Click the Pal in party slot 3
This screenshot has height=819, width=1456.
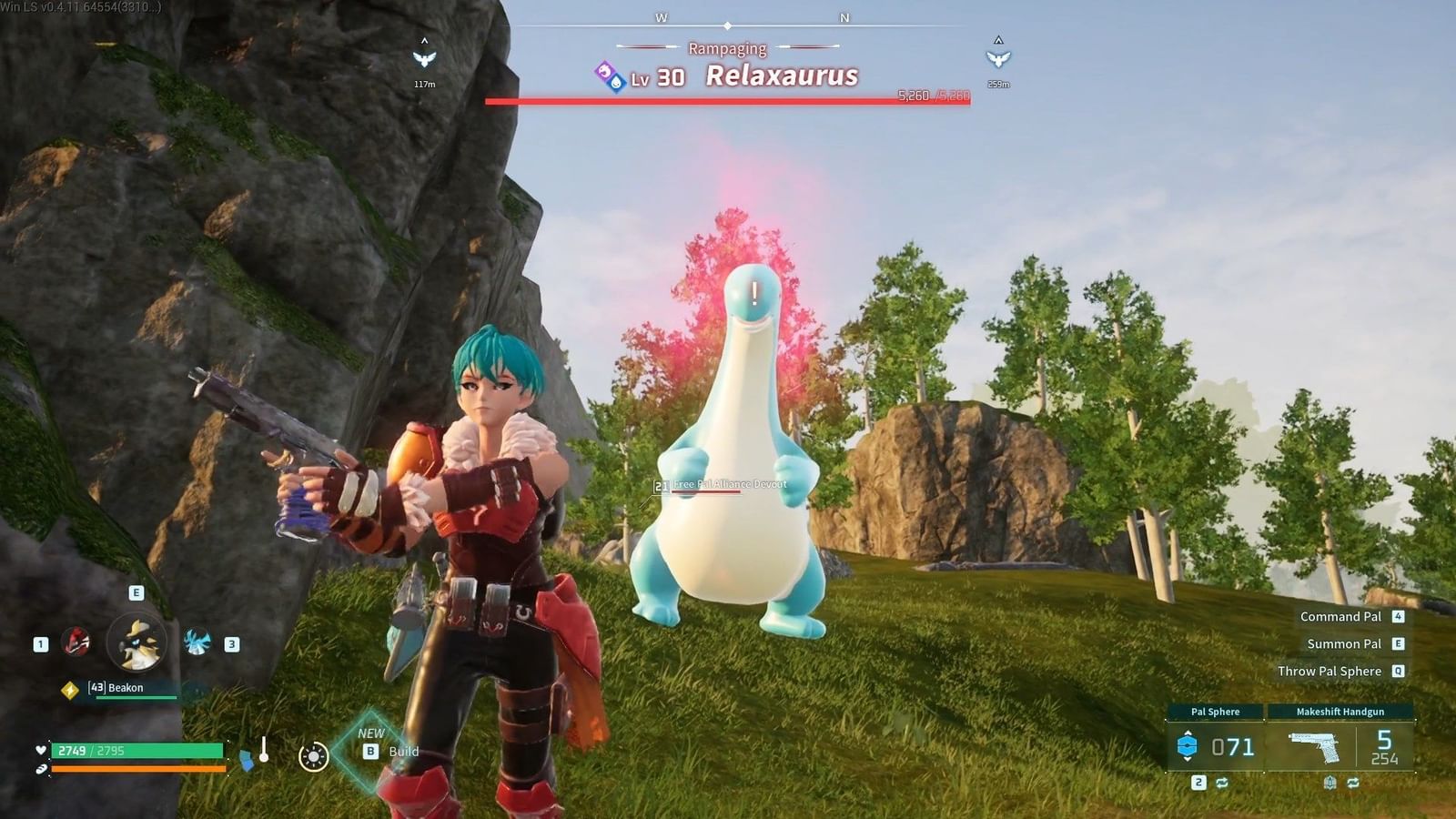point(198,642)
